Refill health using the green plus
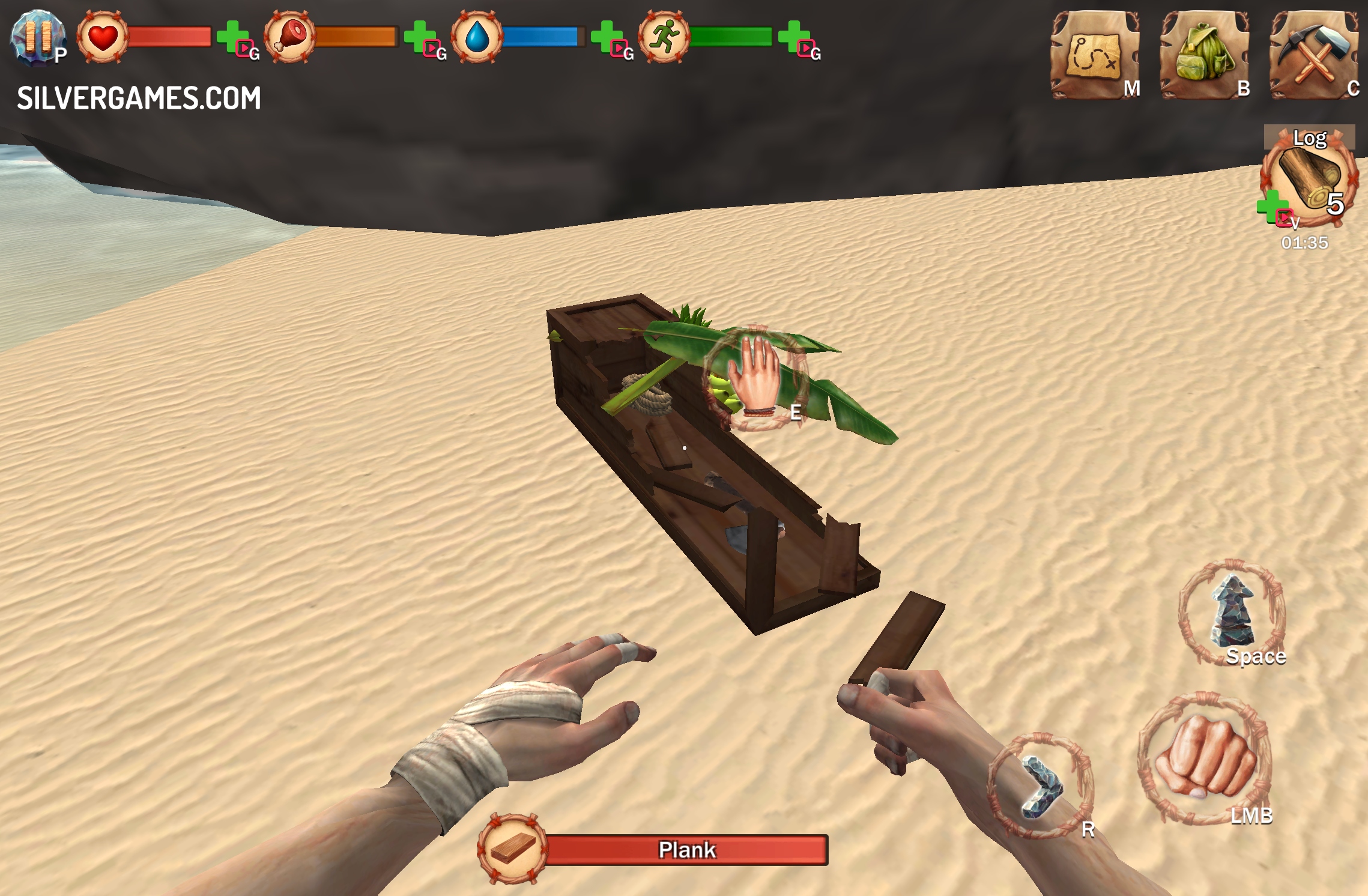 click(233, 37)
